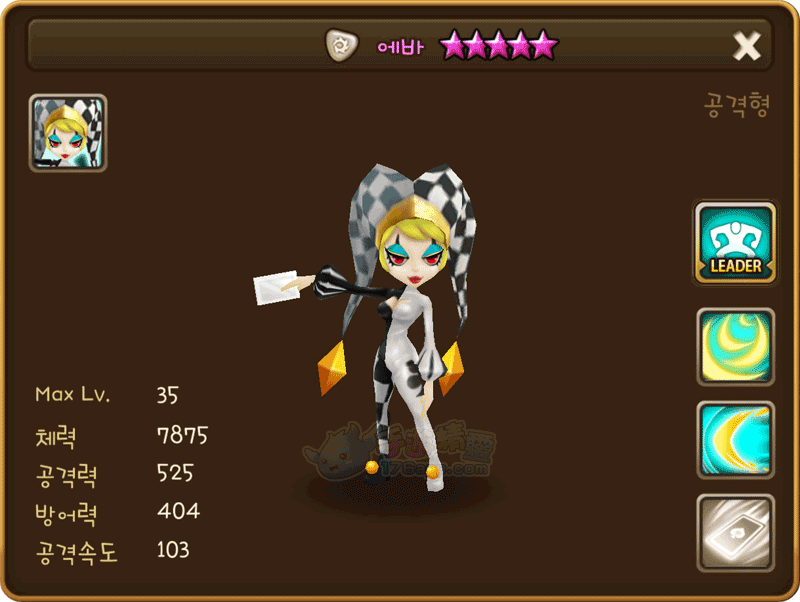The height and width of the screenshot is (602, 800).
Task: View the cyan crescent moon skill
Action: 735,440
